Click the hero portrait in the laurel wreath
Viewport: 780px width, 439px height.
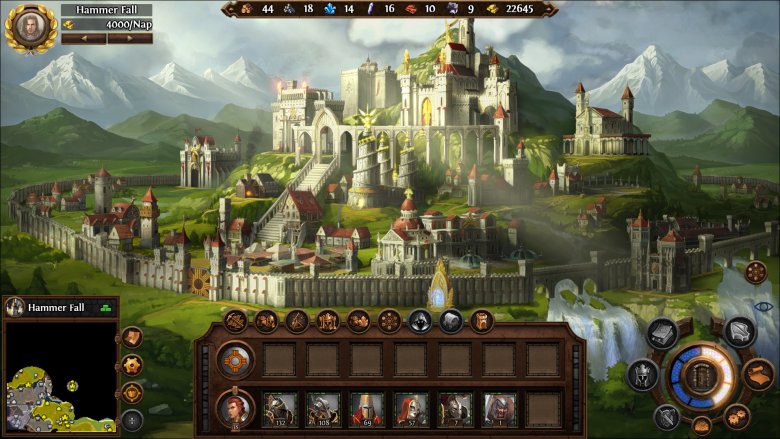pyautogui.click(x=29, y=27)
